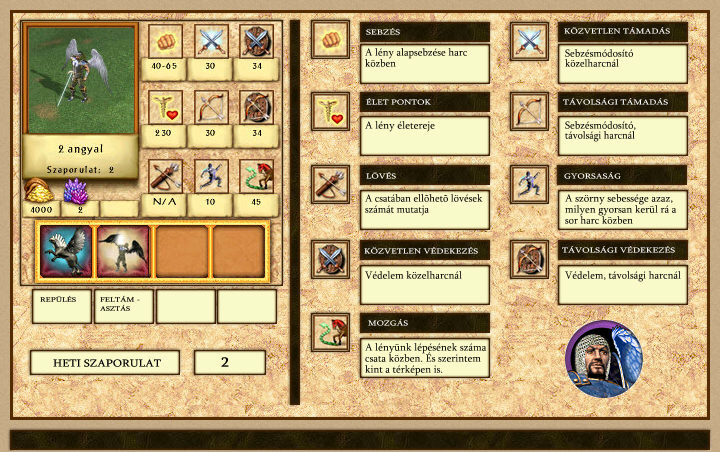
Task: Choose the resurrection ability icon
Action: pyautogui.click(x=124, y=251)
